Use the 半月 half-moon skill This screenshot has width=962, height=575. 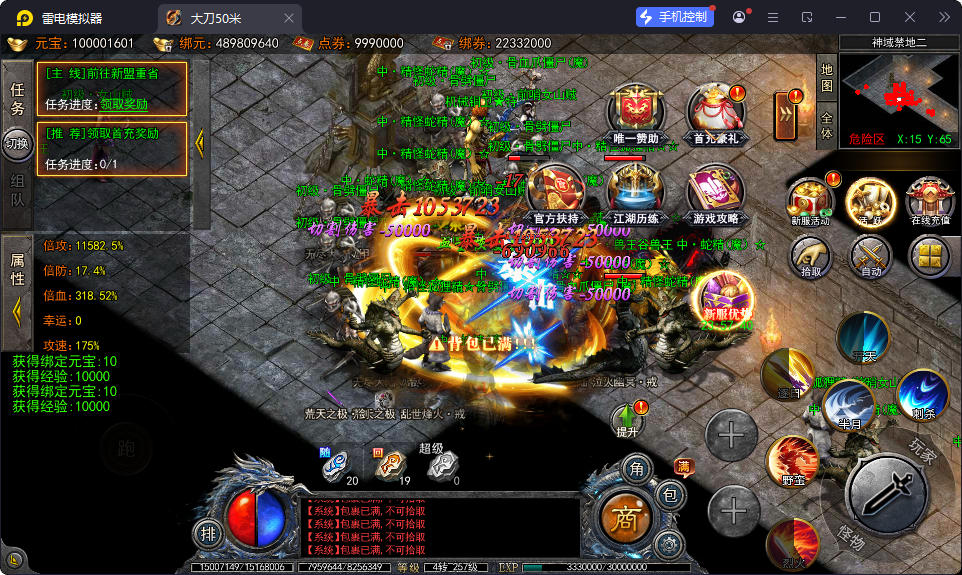848,405
